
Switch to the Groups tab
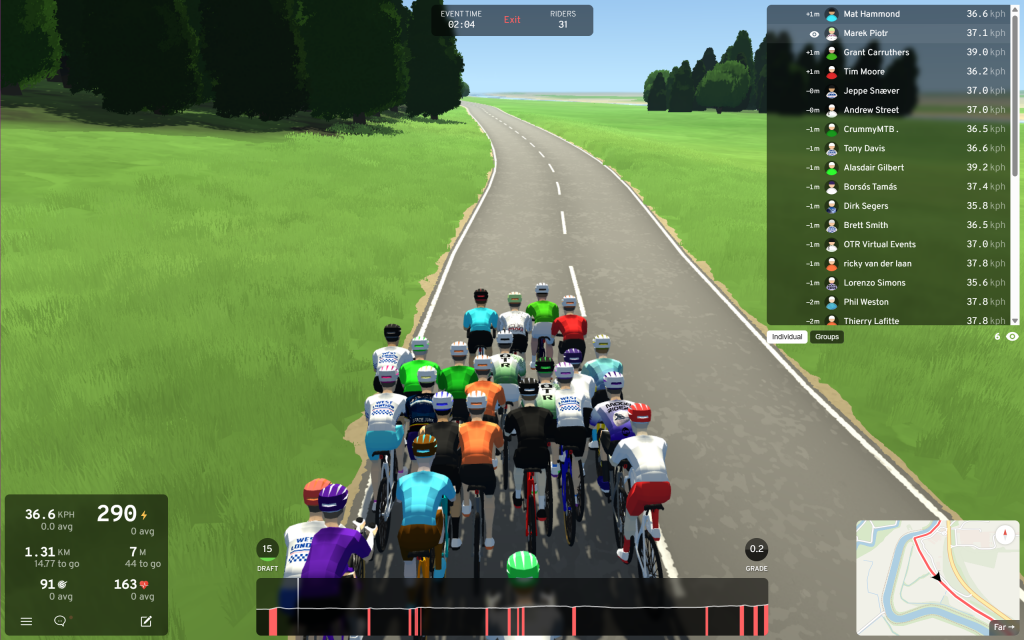(827, 337)
